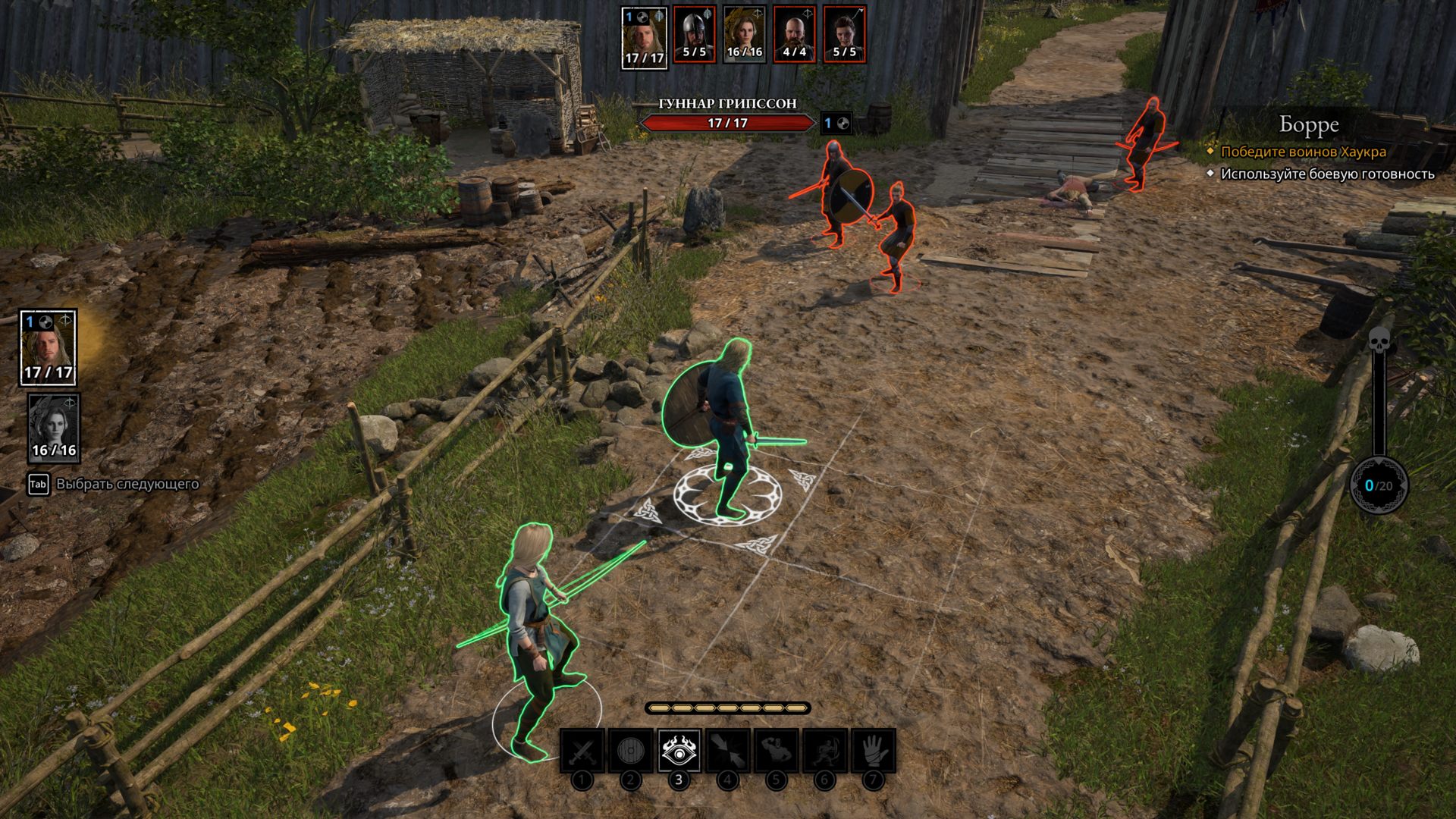Viewport: 1456px width, 819px height.
Task: Select the archer with bow ability
Action: (824, 751)
